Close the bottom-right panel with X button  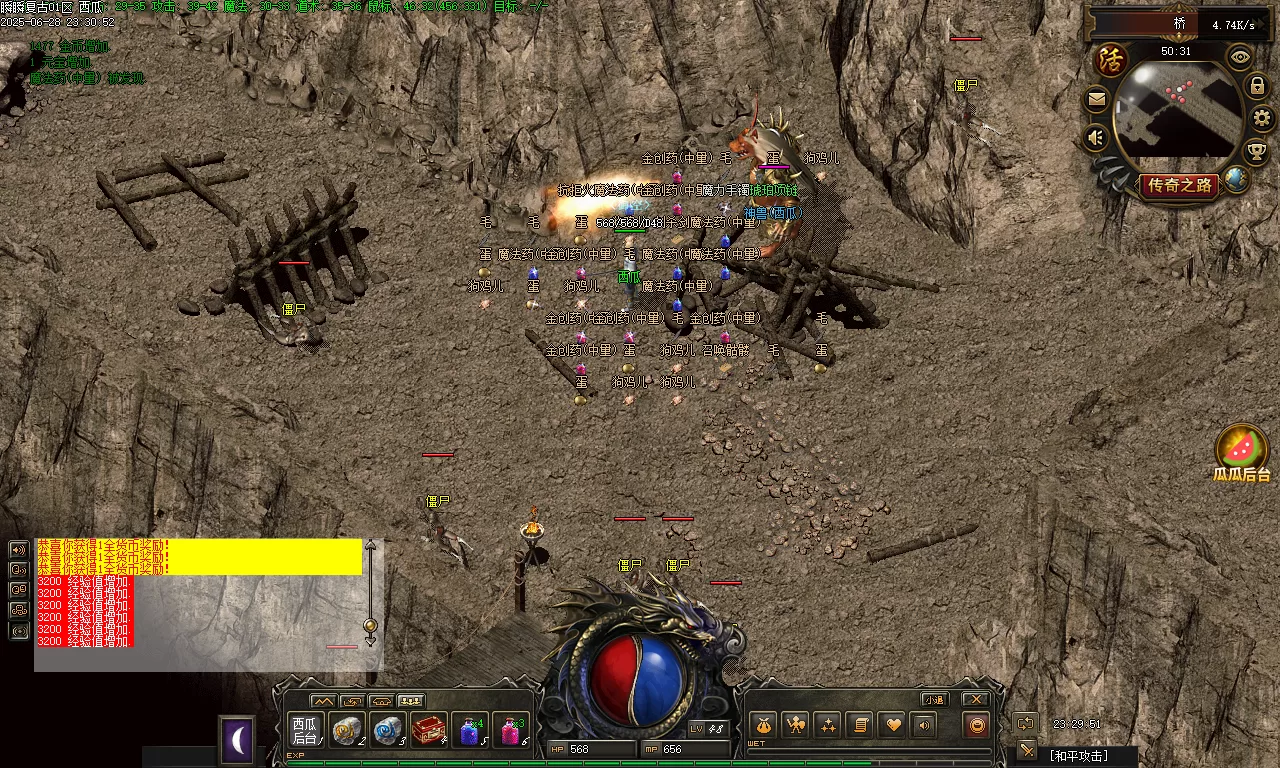pos(976,699)
